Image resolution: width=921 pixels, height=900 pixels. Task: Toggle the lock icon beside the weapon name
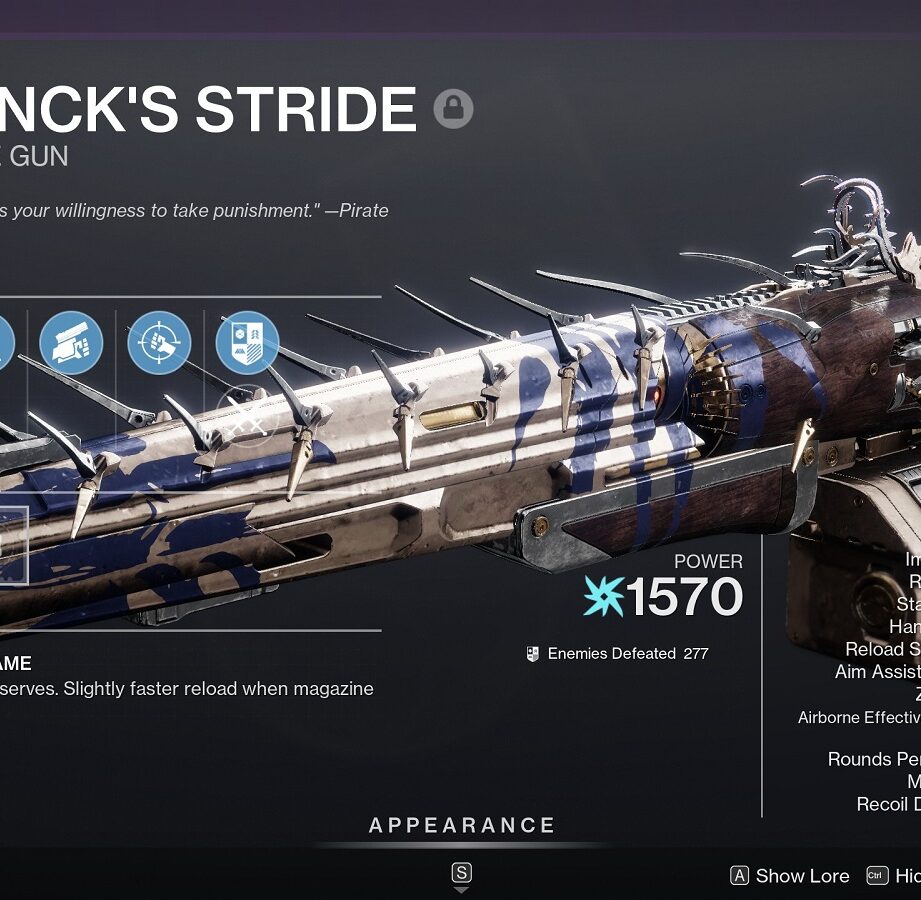coord(453,109)
